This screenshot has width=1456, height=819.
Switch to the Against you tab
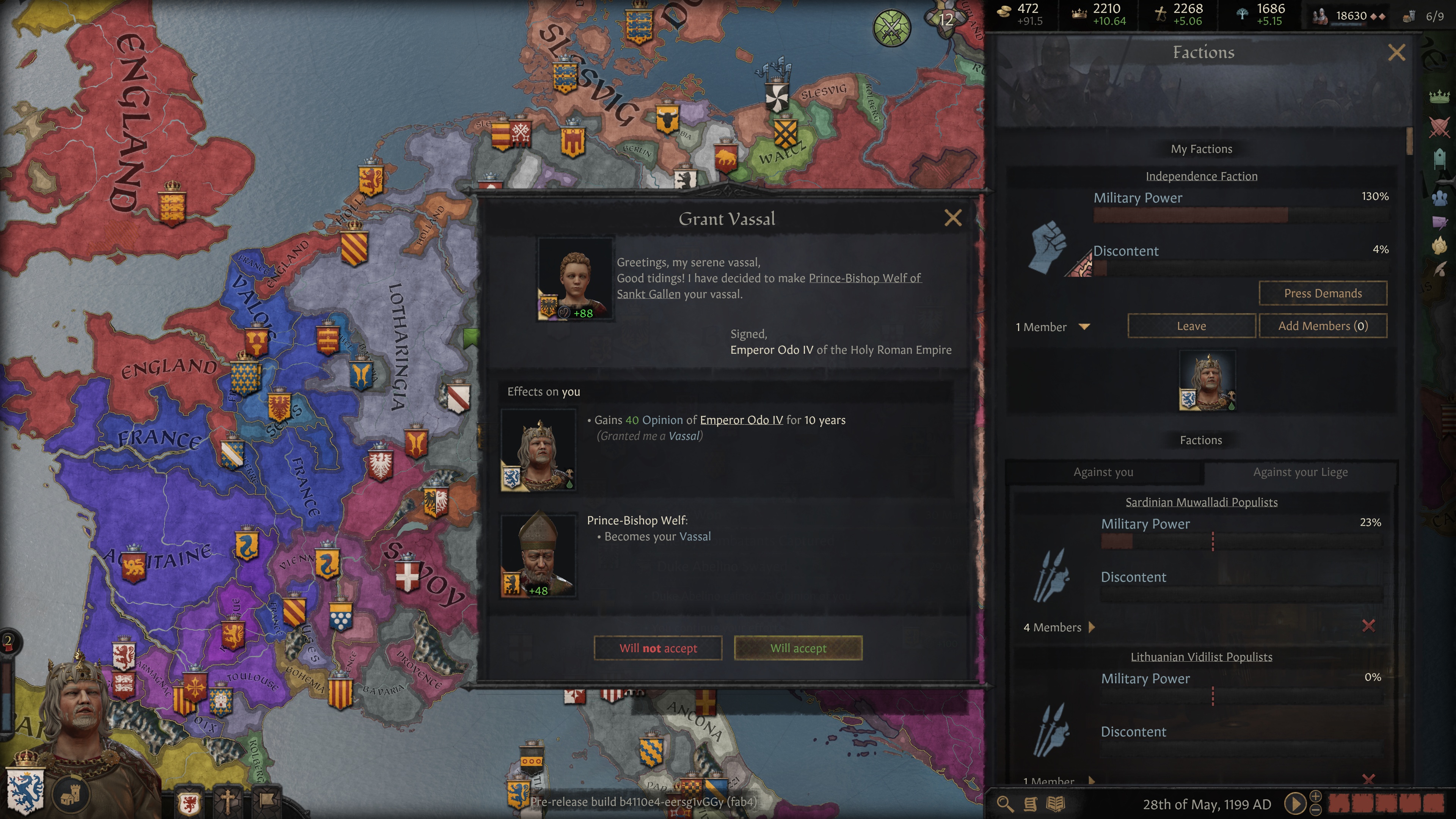(x=1103, y=472)
